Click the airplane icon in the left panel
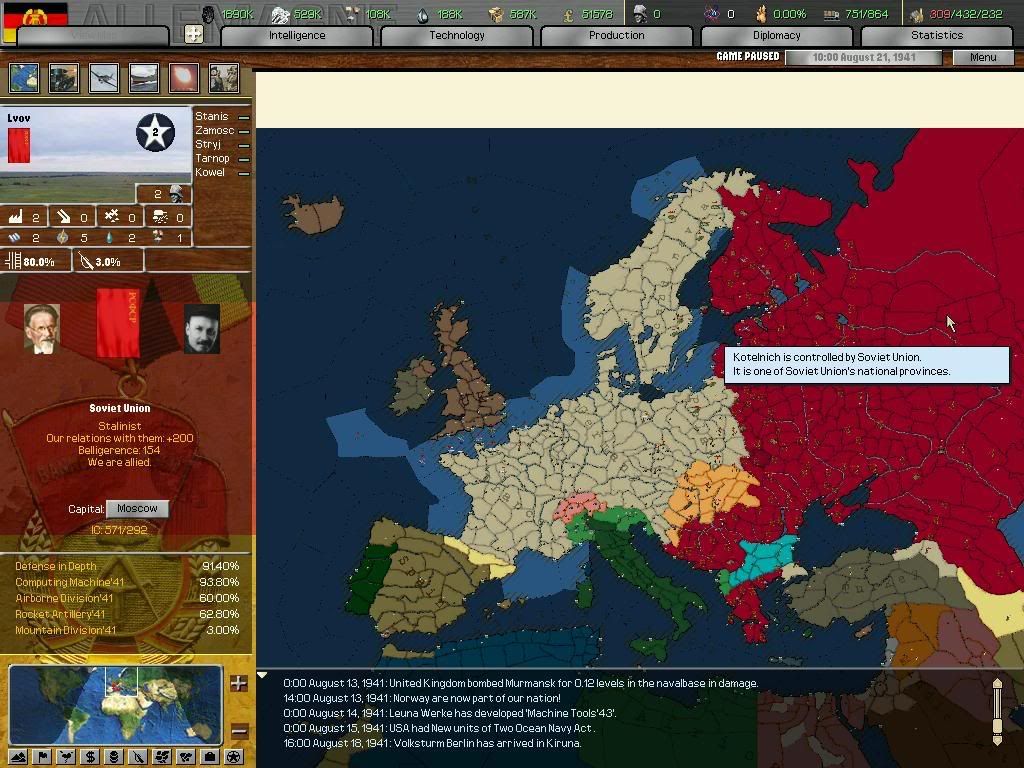This screenshot has height=768, width=1024. [103, 78]
